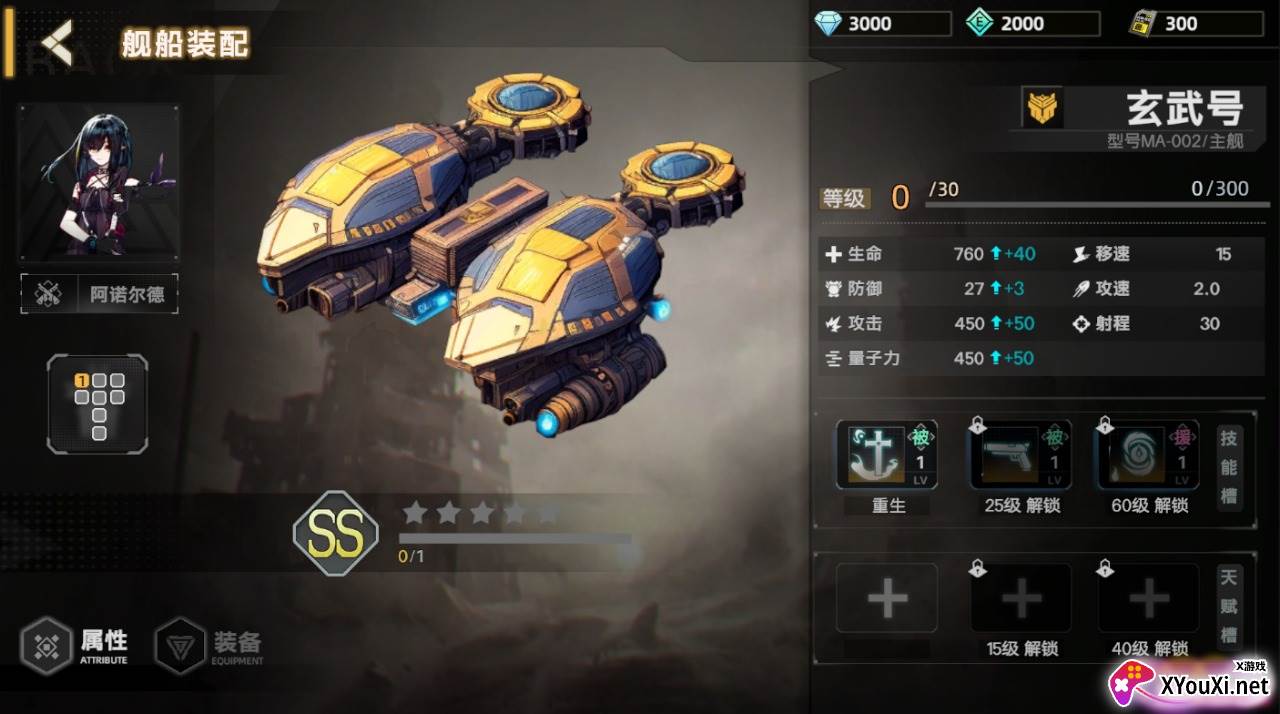The image size is (1280, 714).
Task: Open the 技能槽 skill slot label
Action: click(1229, 467)
